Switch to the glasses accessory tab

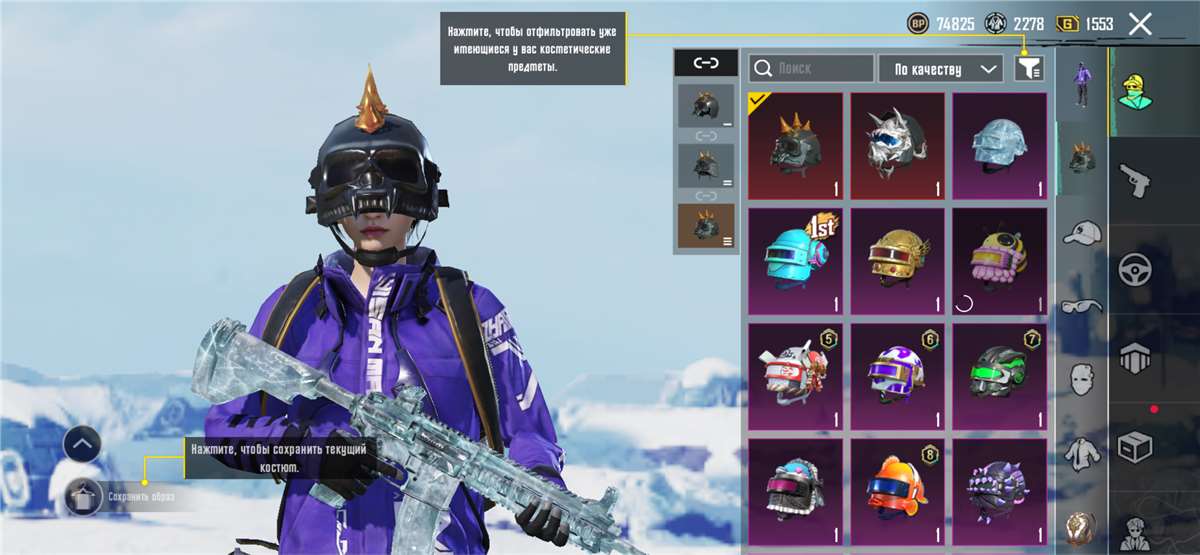[x=1081, y=305]
